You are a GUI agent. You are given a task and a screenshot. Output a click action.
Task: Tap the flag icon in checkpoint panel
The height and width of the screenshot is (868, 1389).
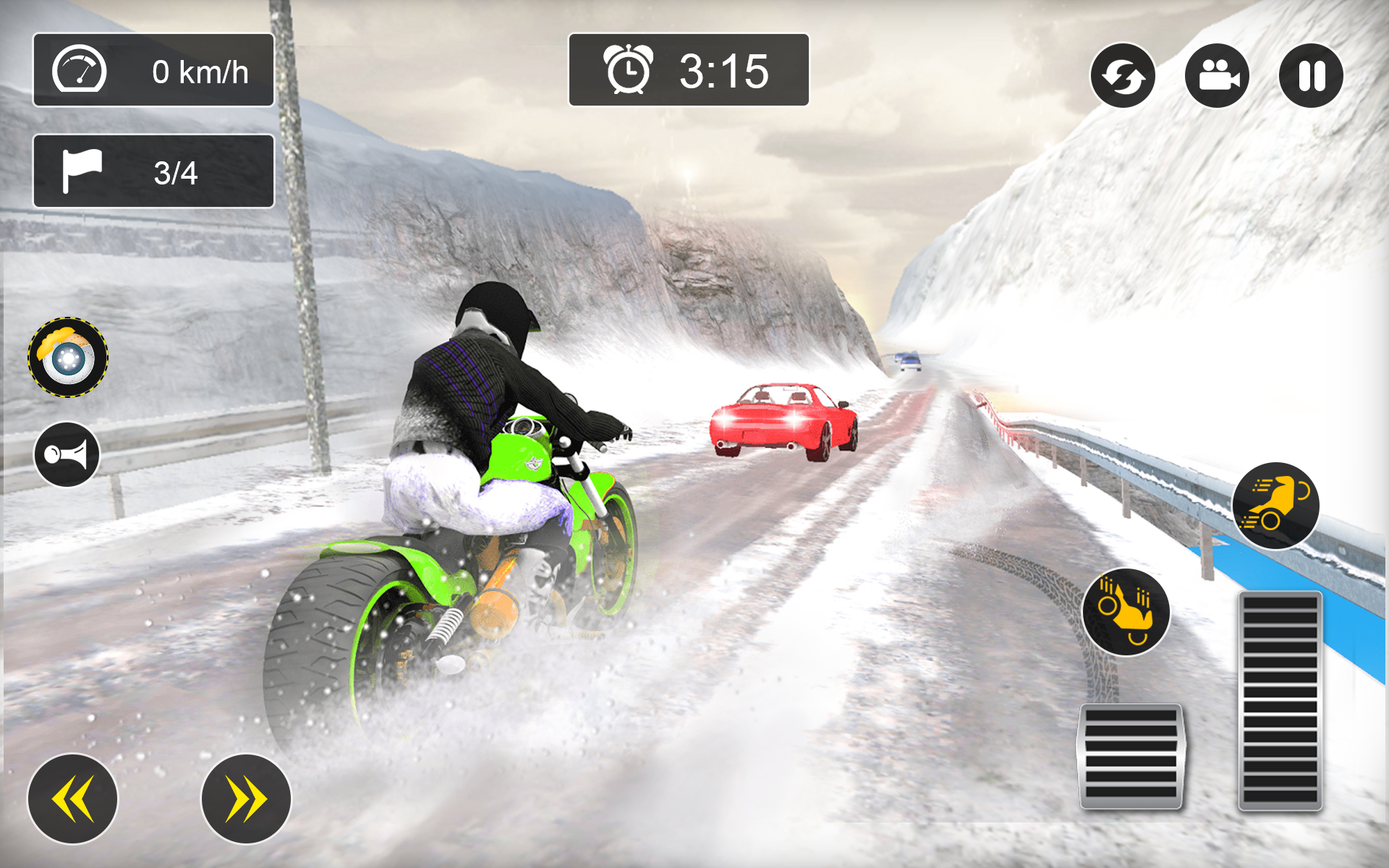[82, 168]
